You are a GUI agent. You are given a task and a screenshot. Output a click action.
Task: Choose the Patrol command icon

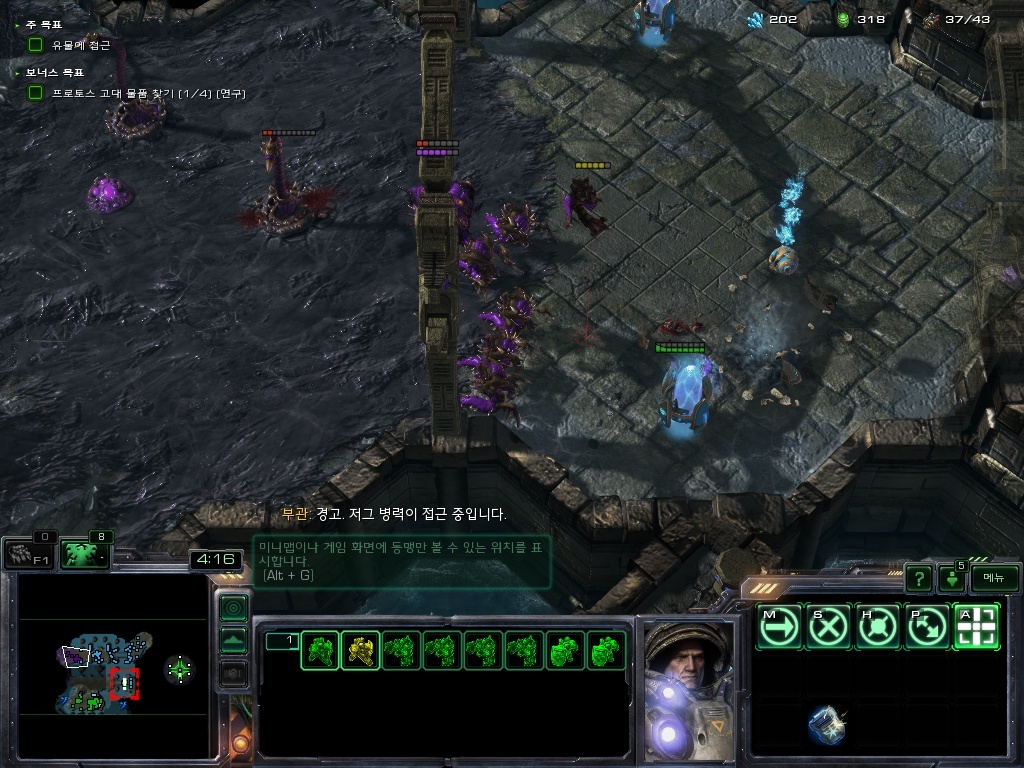click(x=926, y=627)
